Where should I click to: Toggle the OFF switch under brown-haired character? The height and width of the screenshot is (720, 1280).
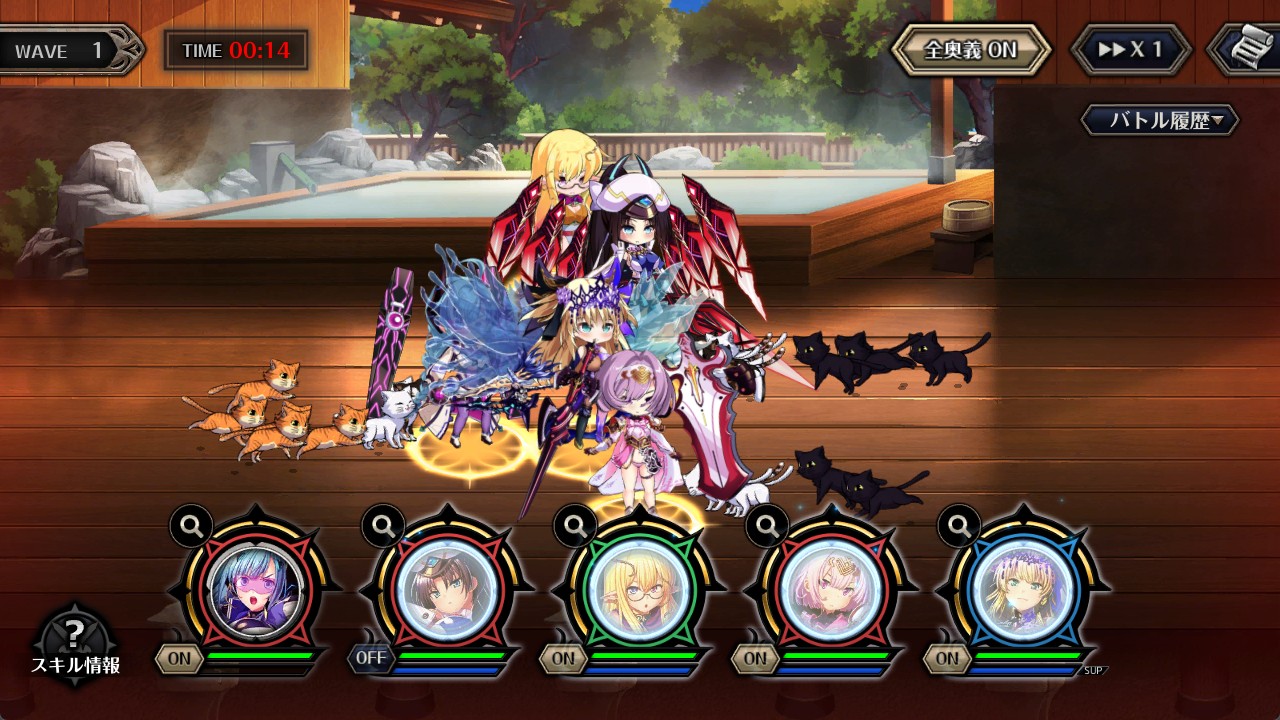pyautogui.click(x=371, y=658)
